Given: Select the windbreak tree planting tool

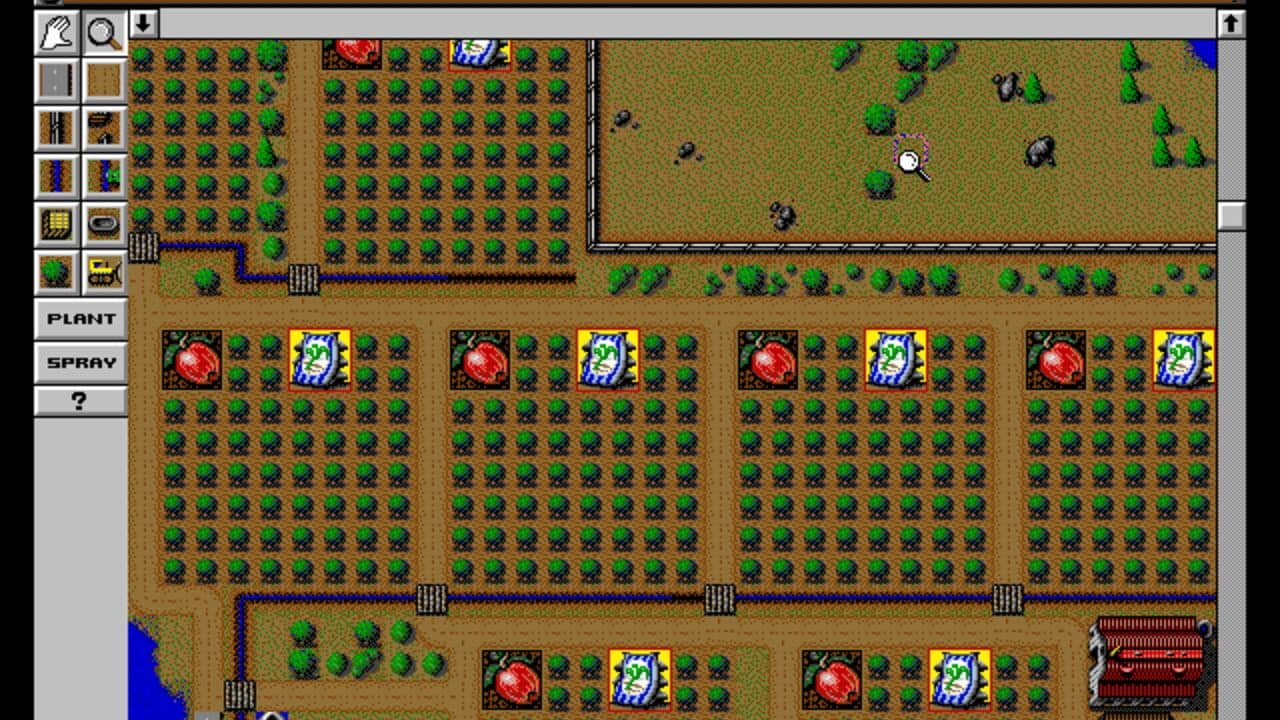Looking at the screenshot, I should (103, 176).
